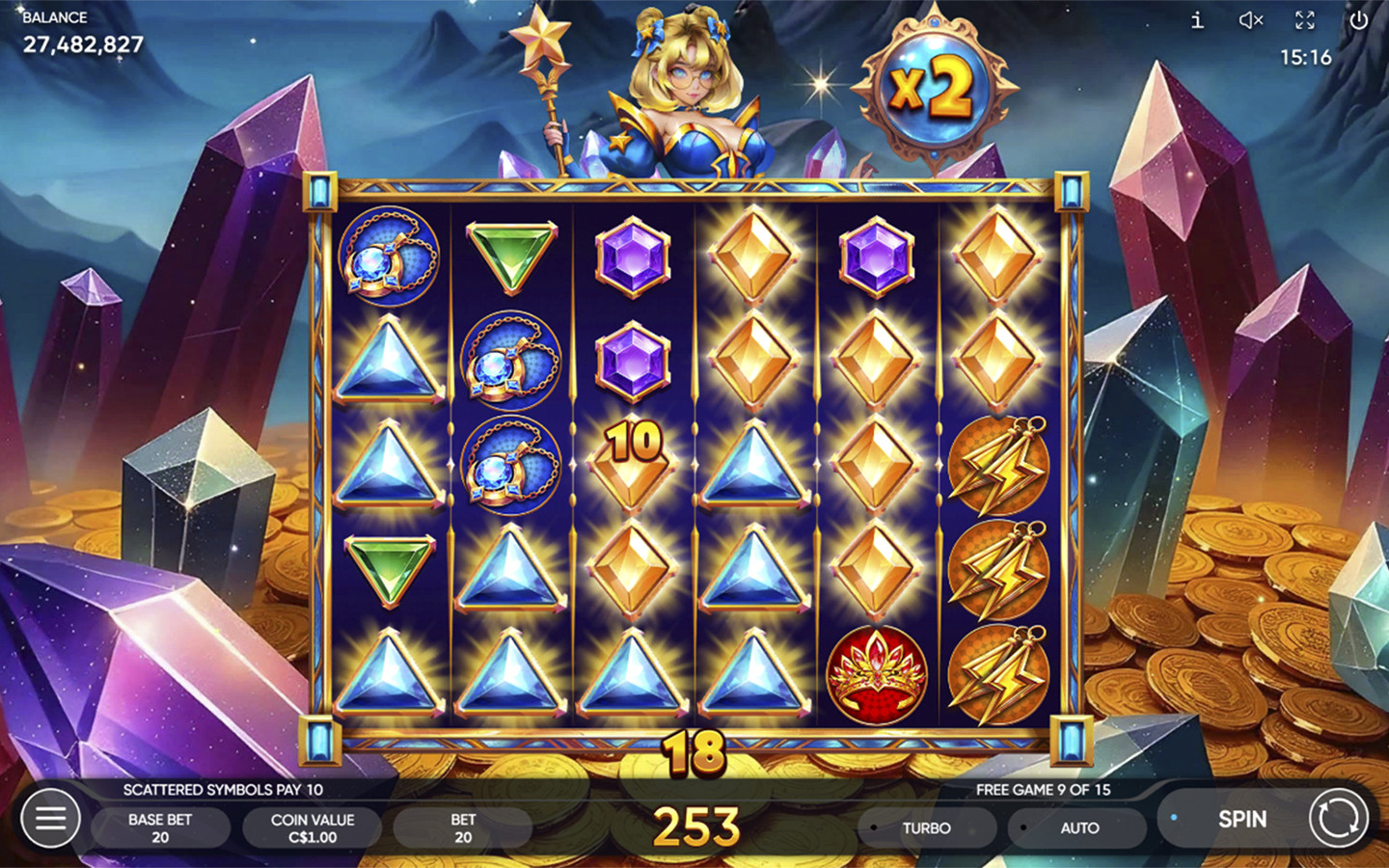Open the hamburger menu
The image size is (1389, 868).
point(50,819)
